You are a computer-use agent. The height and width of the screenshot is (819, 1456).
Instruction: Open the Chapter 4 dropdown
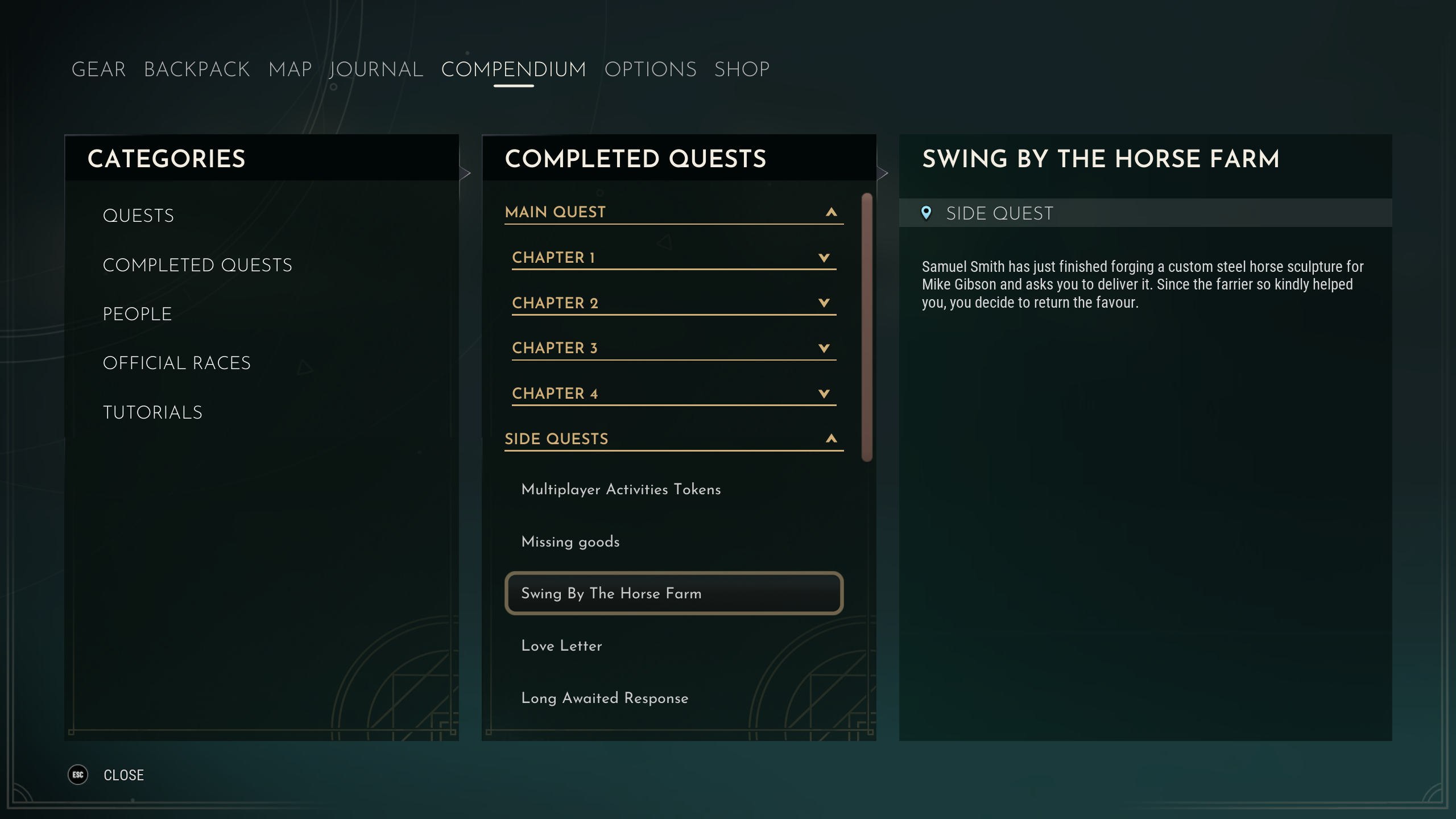pyautogui.click(x=824, y=394)
